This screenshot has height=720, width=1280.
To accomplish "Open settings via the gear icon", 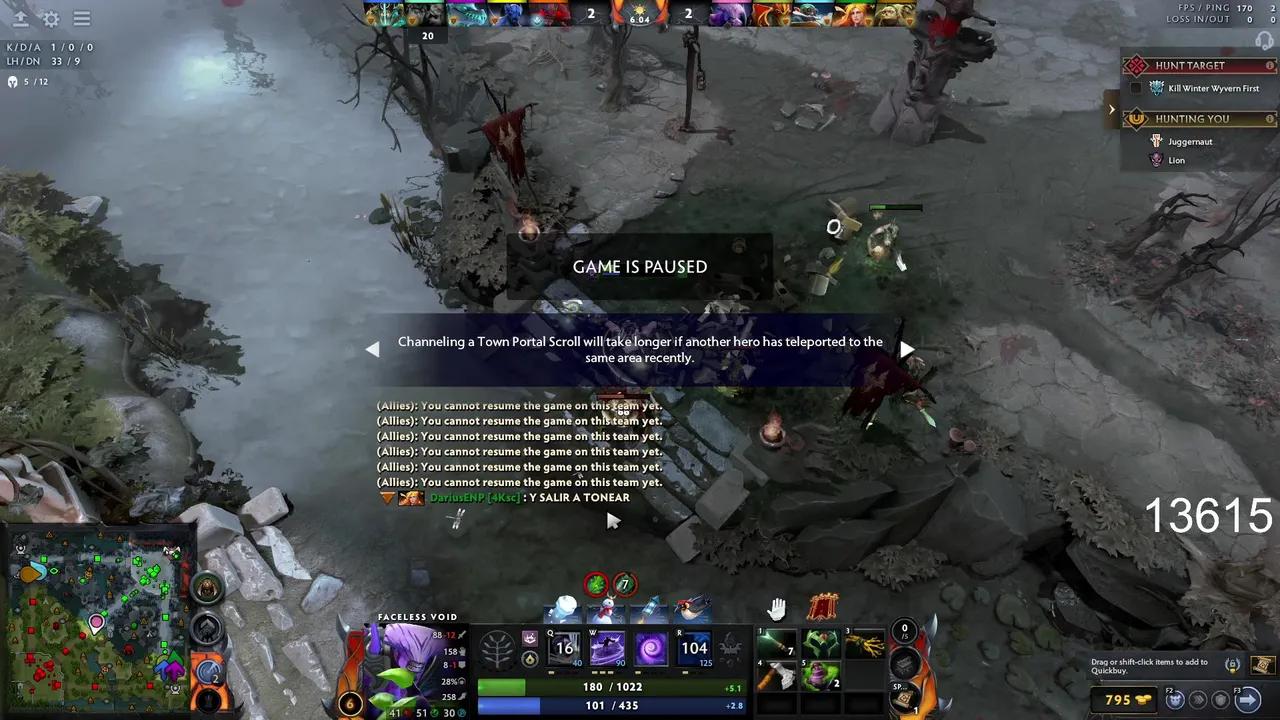I will point(50,19).
